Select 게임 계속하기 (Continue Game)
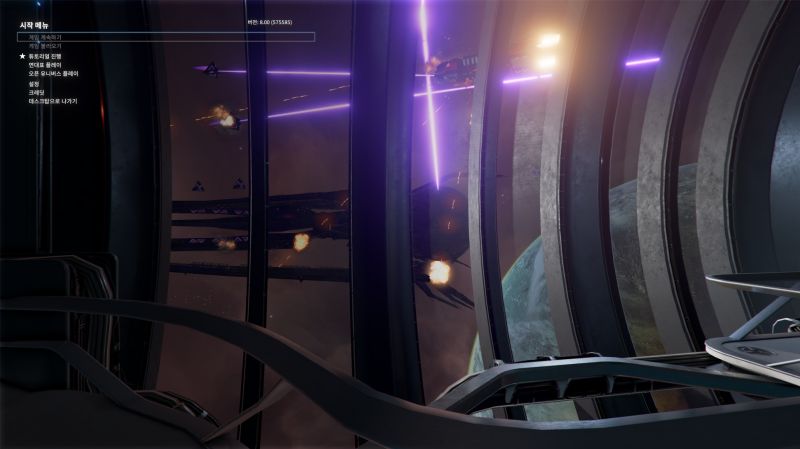This screenshot has height=449, width=800. (x=43, y=37)
